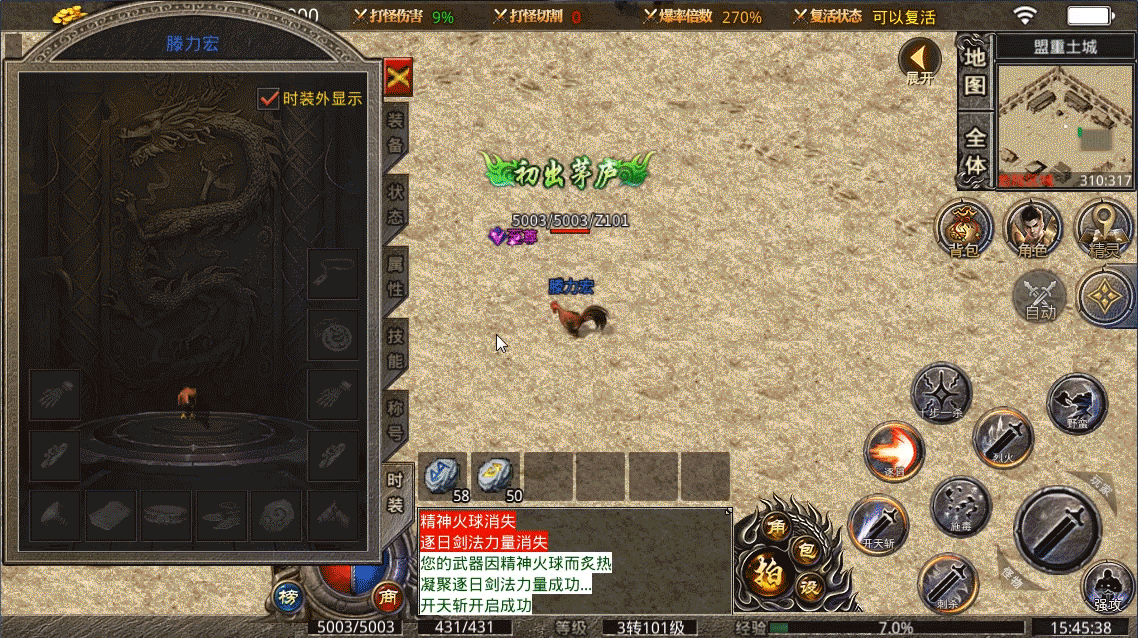Toggle the 时装外显示 checkbox
The height and width of the screenshot is (638, 1138).
(x=268, y=98)
